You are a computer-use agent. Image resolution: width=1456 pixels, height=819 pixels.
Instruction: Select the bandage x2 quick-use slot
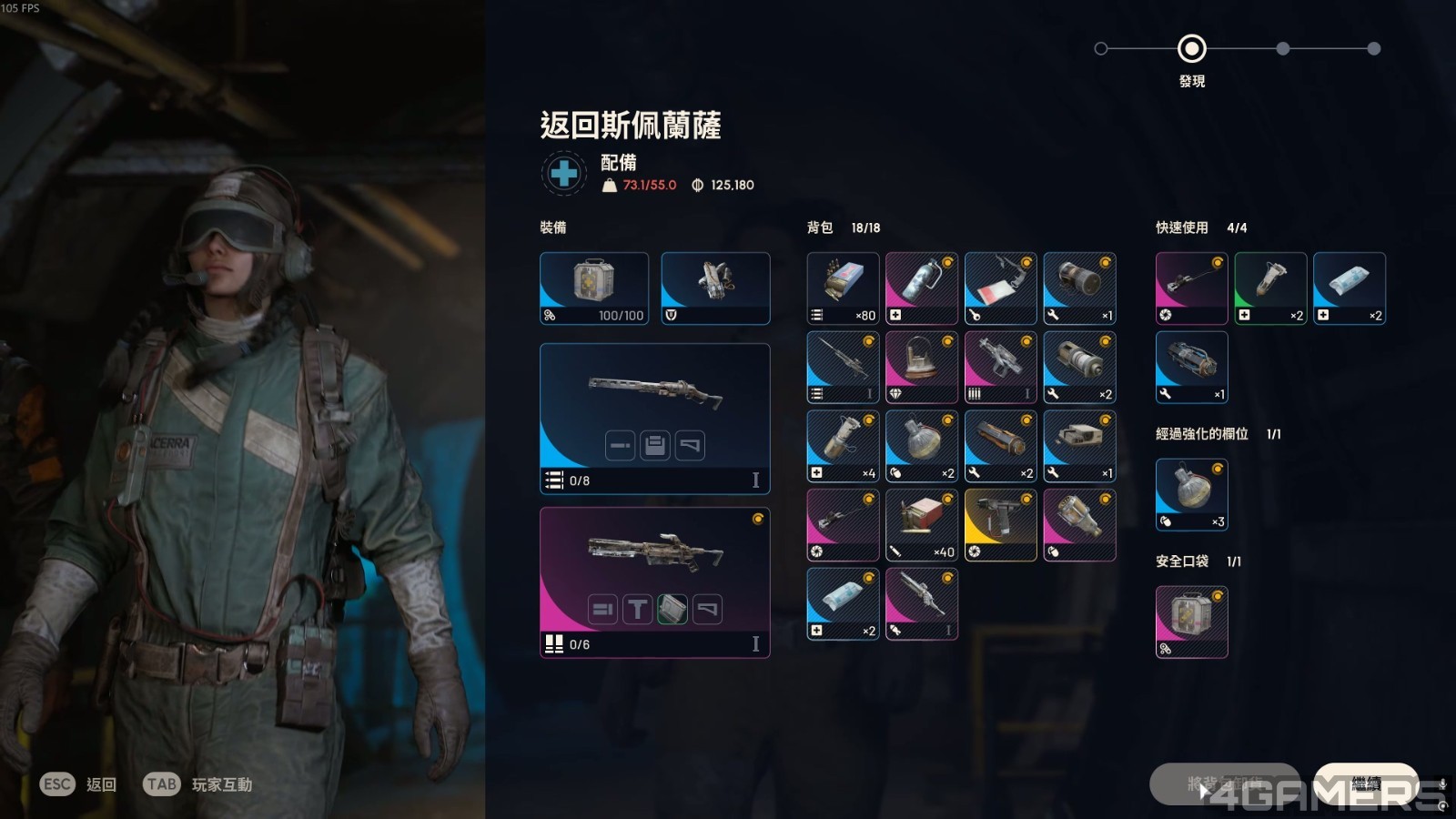coord(1350,288)
